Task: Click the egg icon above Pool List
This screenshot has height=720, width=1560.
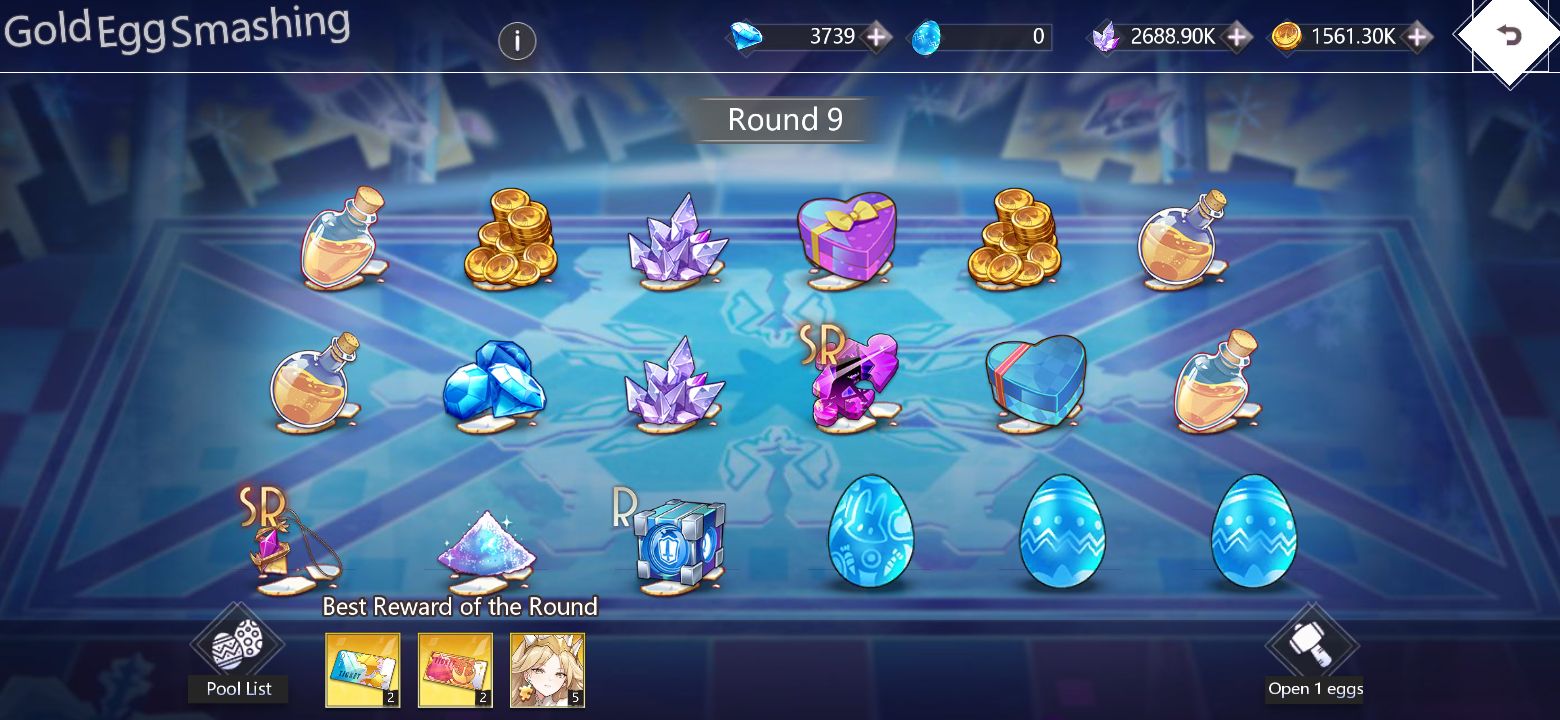Action: point(237,650)
